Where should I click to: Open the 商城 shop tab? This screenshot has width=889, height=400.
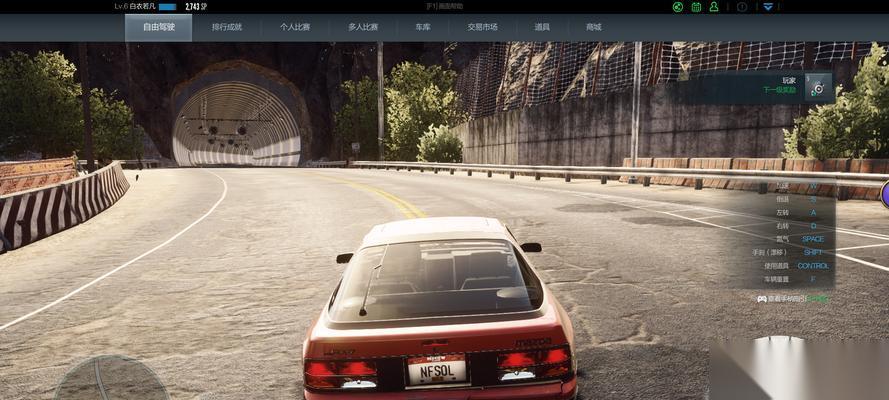pyautogui.click(x=594, y=27)
